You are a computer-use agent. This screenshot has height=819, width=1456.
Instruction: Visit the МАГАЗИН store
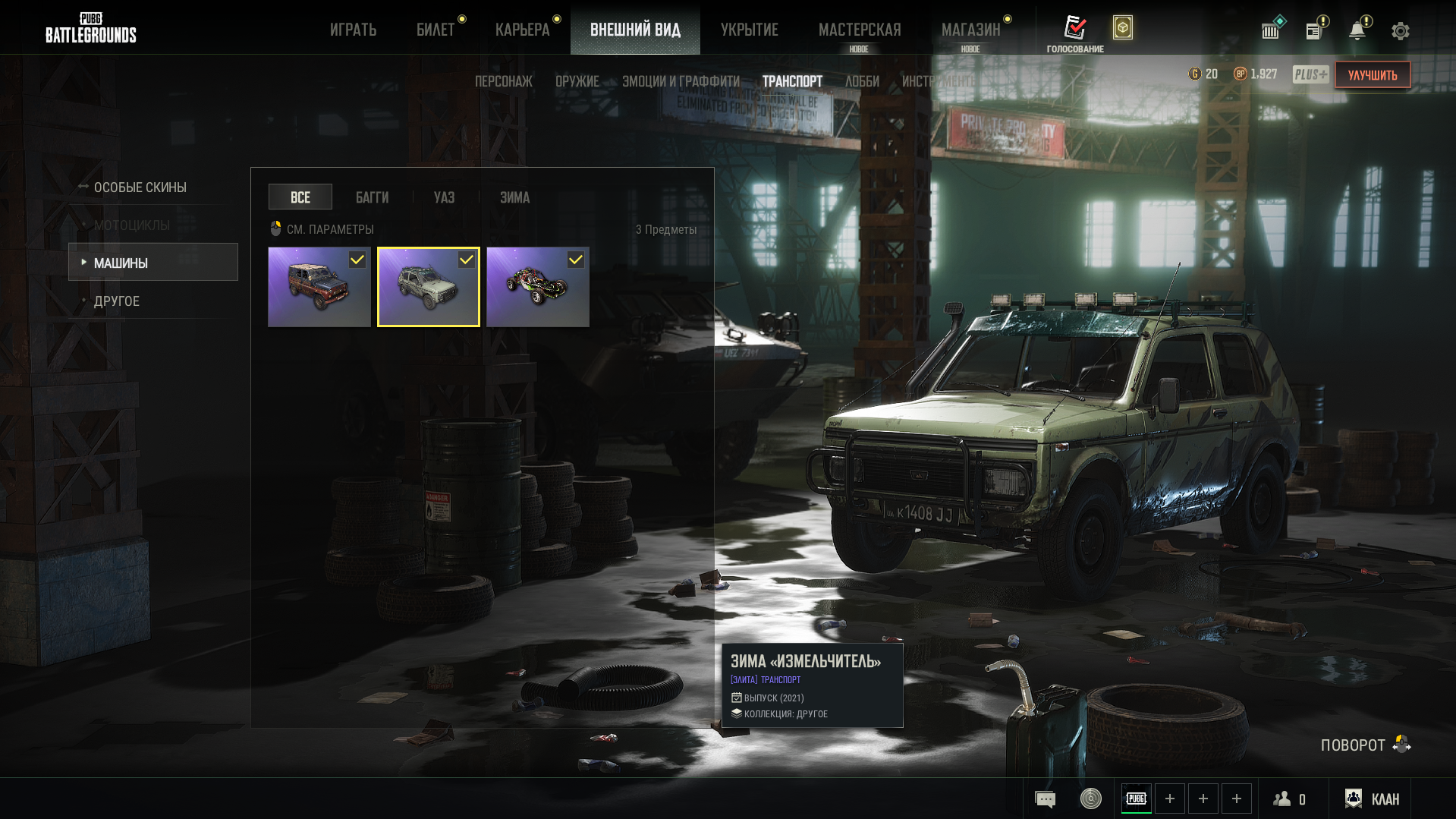click(x=970, y=30)
